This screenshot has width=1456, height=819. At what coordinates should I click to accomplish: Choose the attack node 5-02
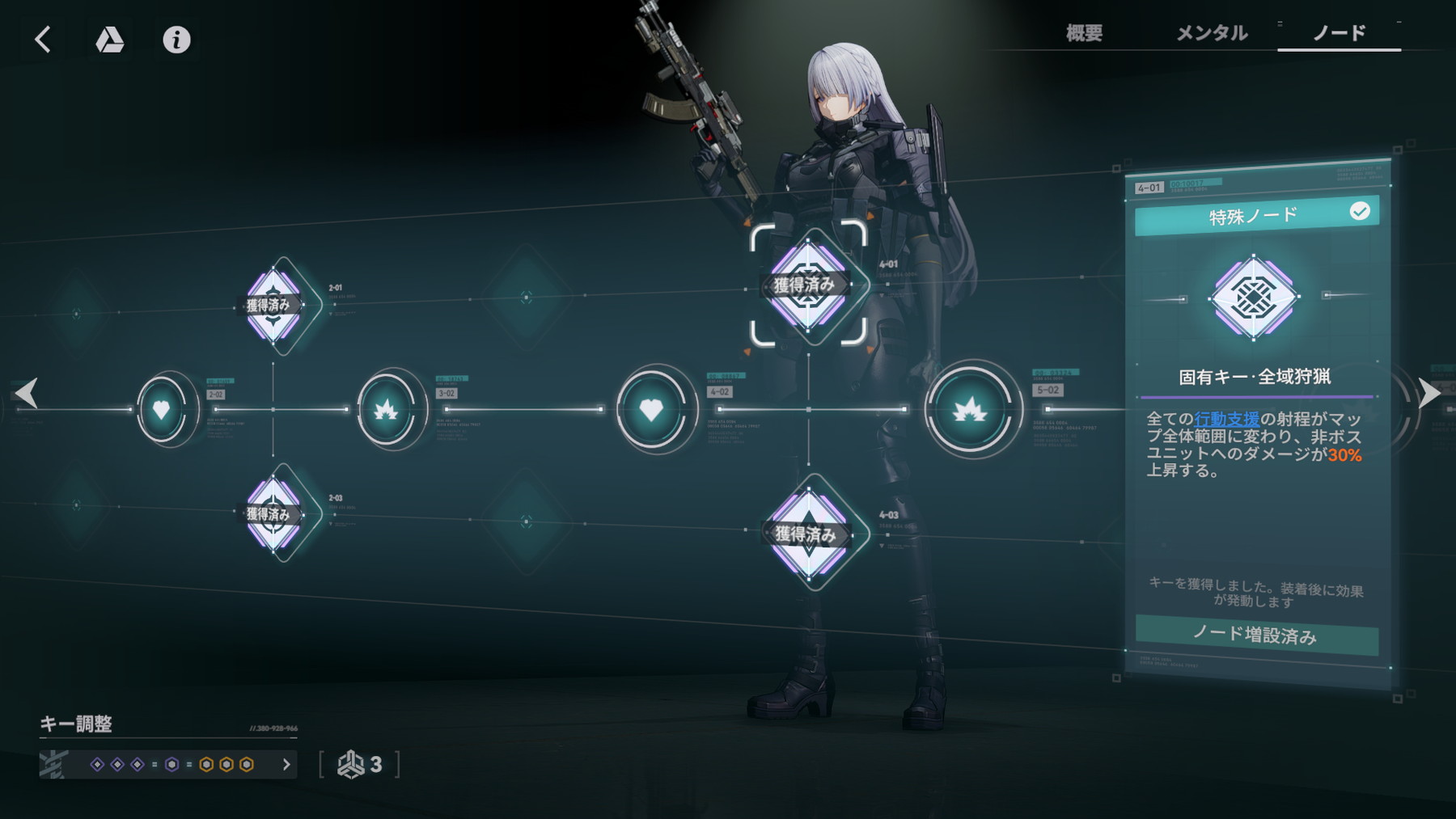(x=969, y=410)
